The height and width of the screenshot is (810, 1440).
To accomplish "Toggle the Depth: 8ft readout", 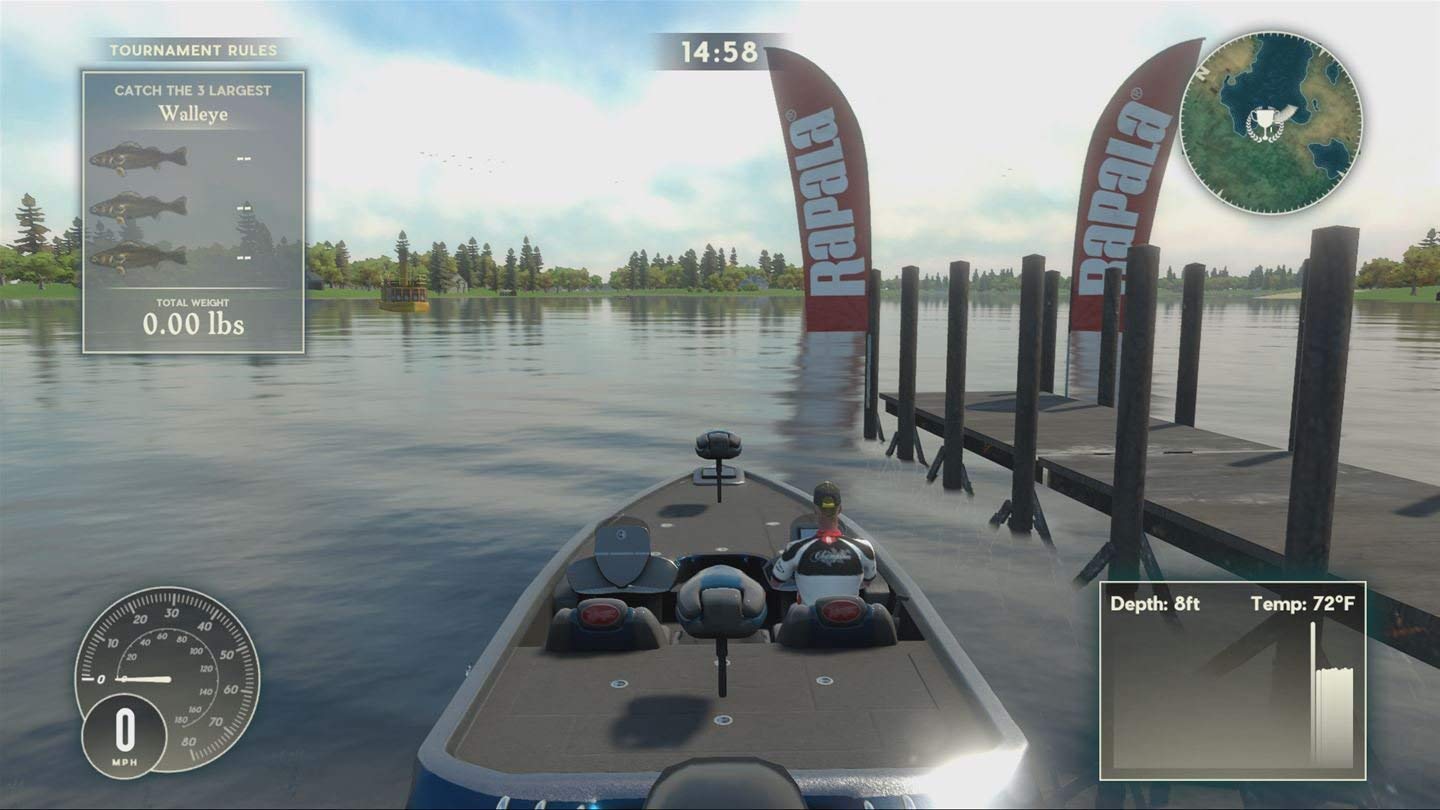I will click(1156, 603).
